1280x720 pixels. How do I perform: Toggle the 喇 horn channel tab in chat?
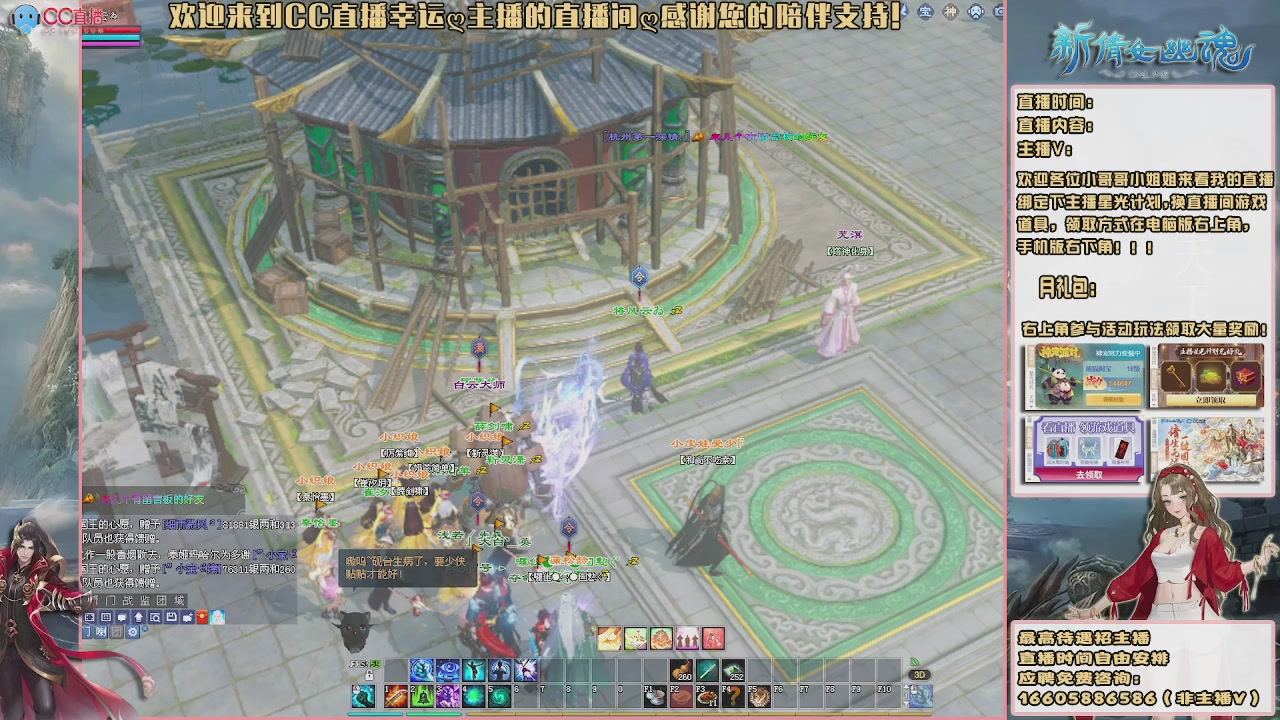pos(101,632)
